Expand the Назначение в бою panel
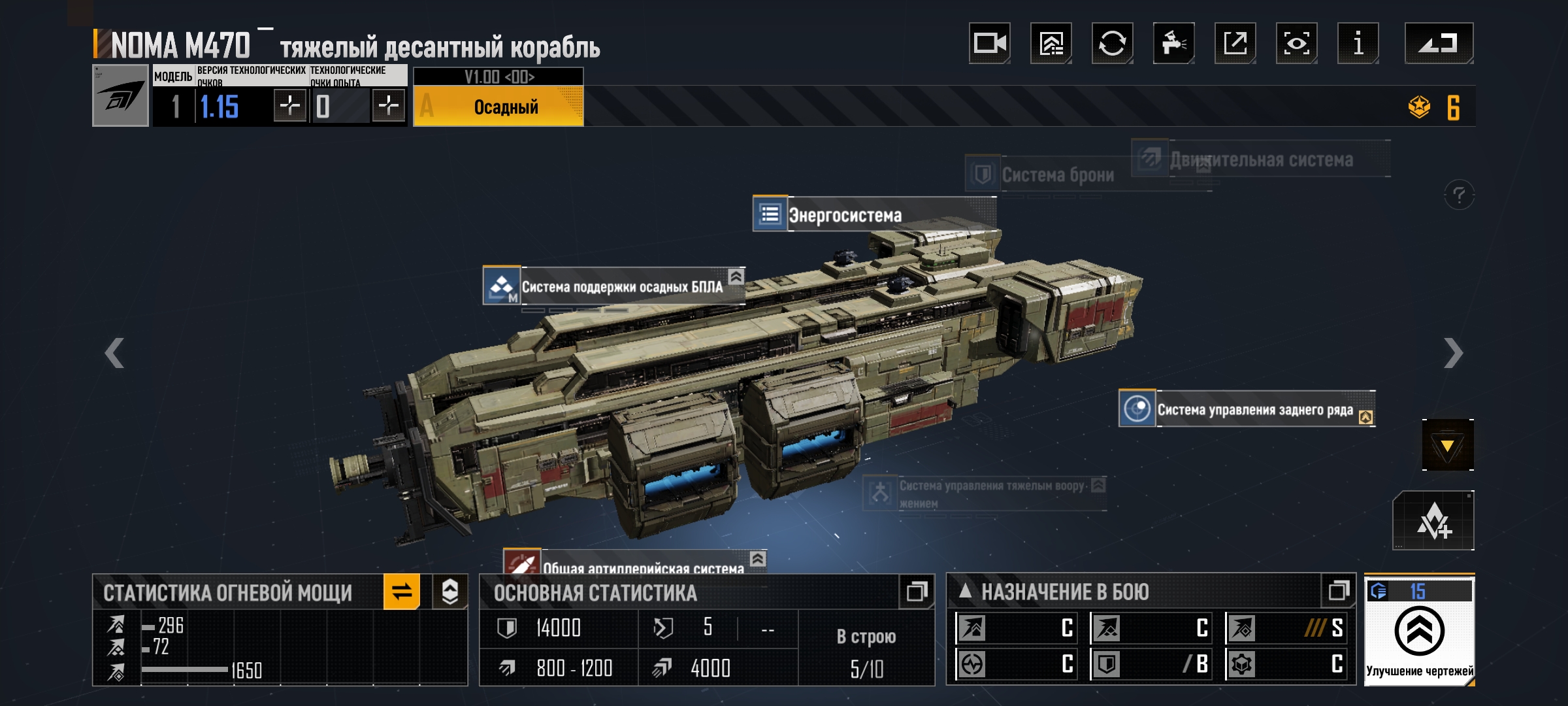This screenshot has height=706, width=1568. coord(1339,592)
